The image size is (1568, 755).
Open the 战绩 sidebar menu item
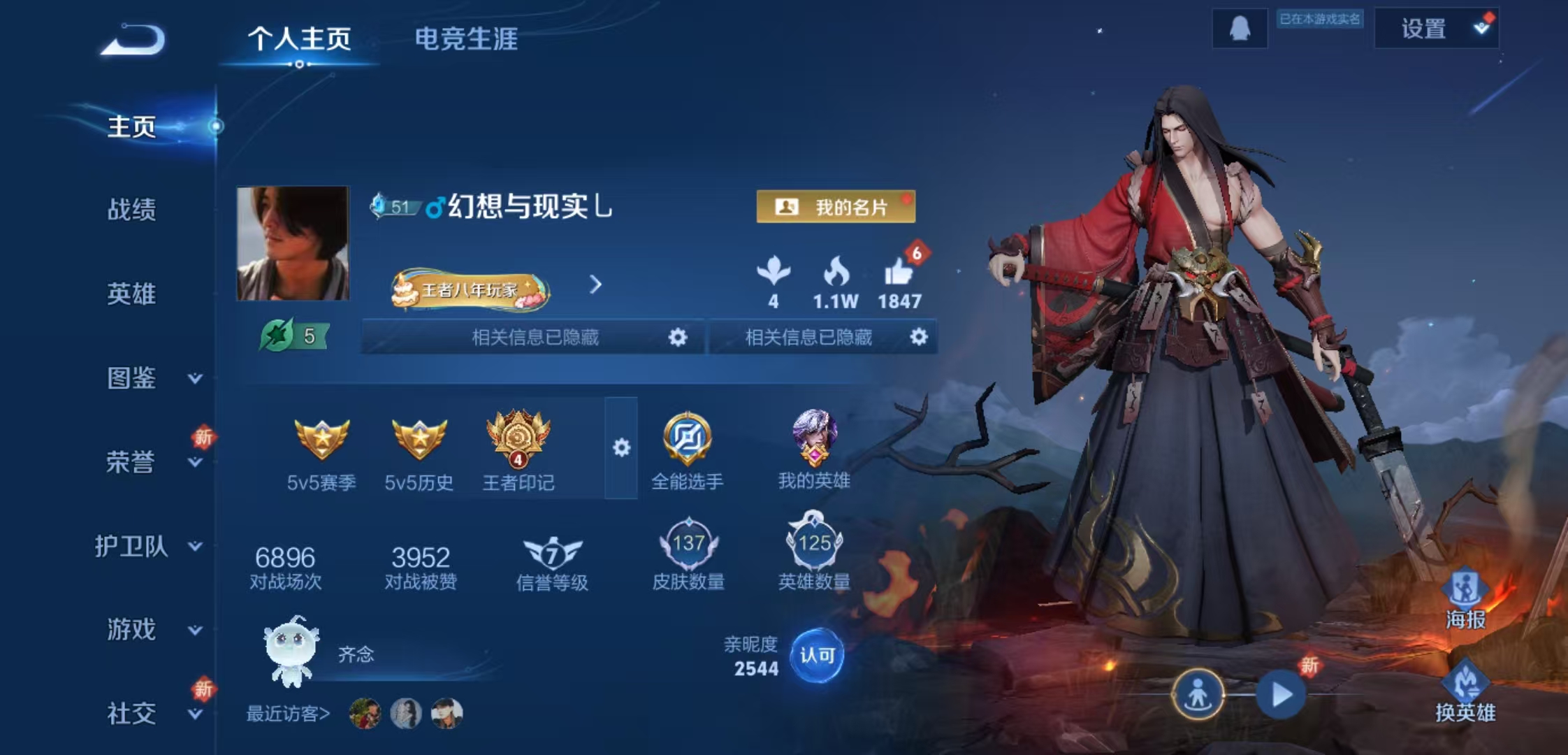click(x=131, y=209)
